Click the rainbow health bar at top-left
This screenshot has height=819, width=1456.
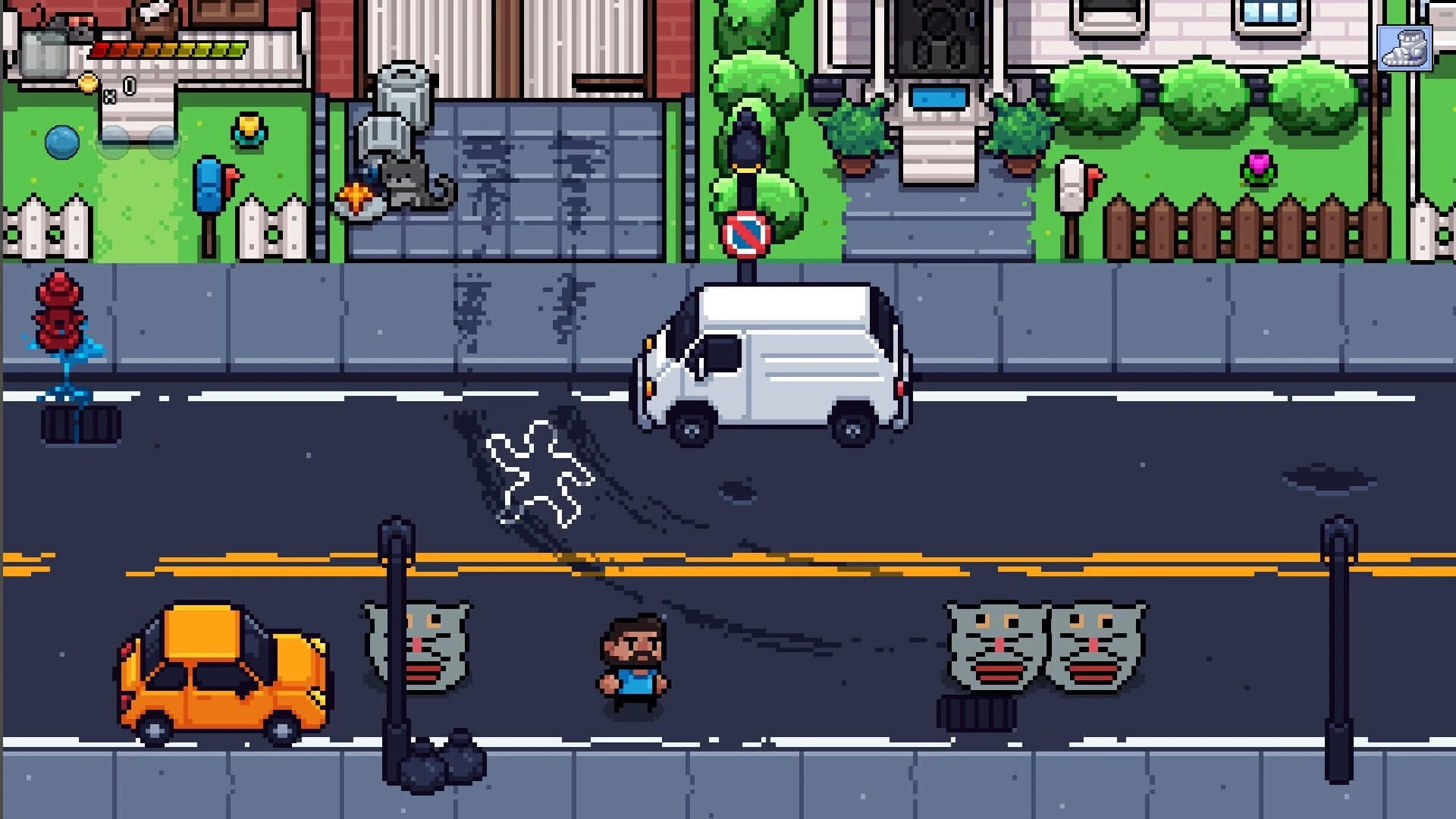pyautogui.click(x=167, y=49)
